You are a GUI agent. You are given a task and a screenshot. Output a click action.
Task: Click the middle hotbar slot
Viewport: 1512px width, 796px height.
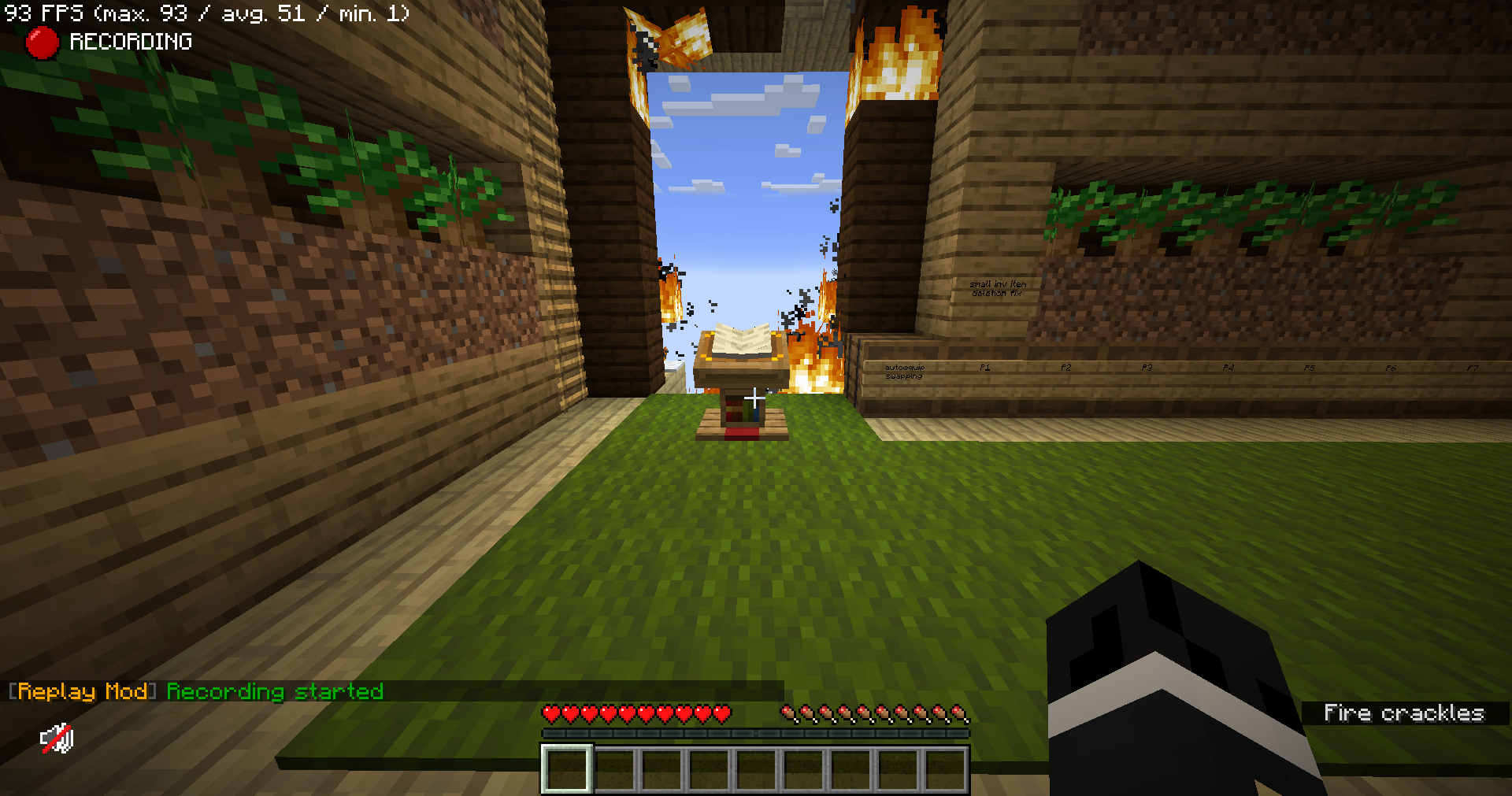(x=754, y=768)
